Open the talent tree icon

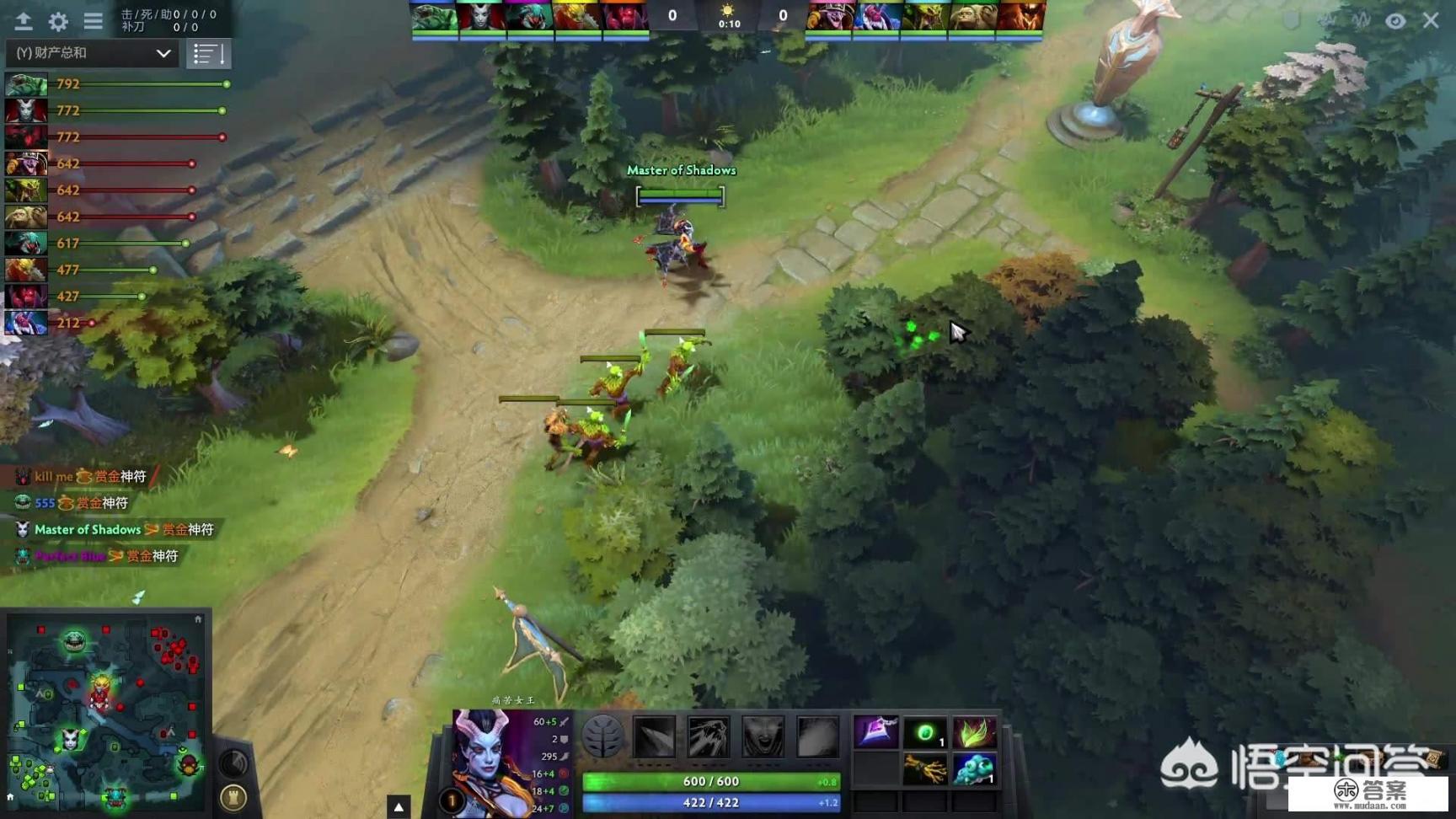coord(602,736)
